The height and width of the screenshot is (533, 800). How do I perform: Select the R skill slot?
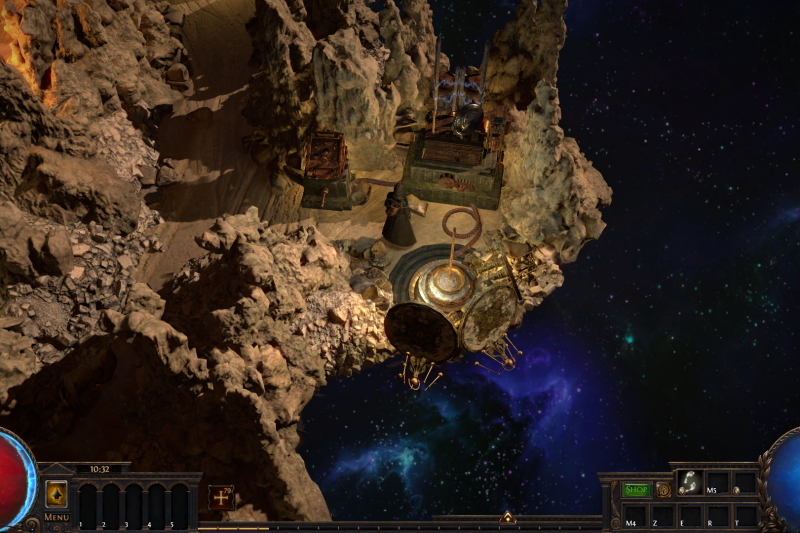(x=717, y=516)
